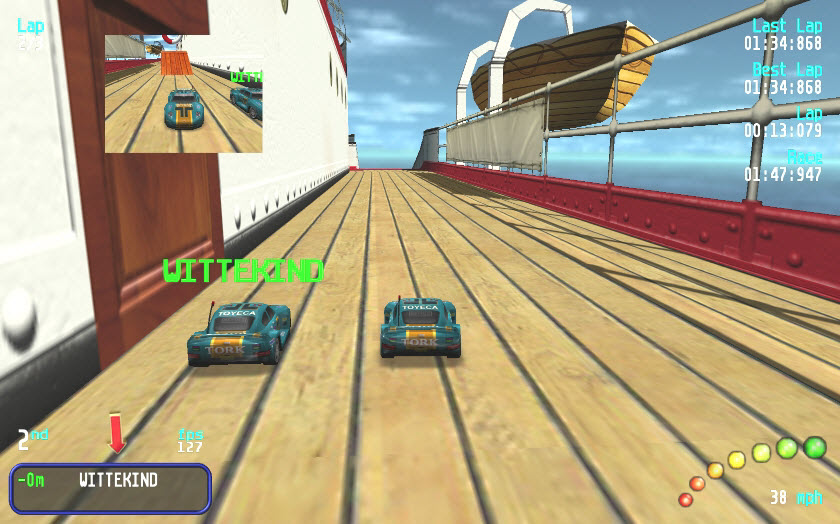Screen dimensions: 840x524
Task: Click the red downward arrow indicator
Action: coord(117,433)
